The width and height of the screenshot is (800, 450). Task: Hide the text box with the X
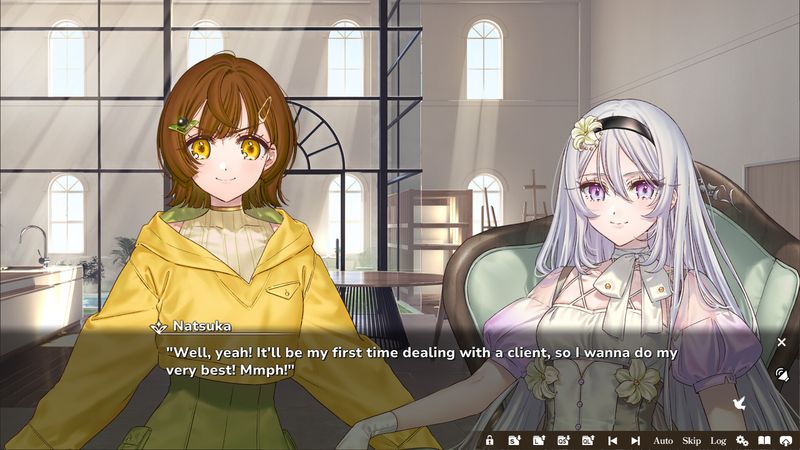782,342
